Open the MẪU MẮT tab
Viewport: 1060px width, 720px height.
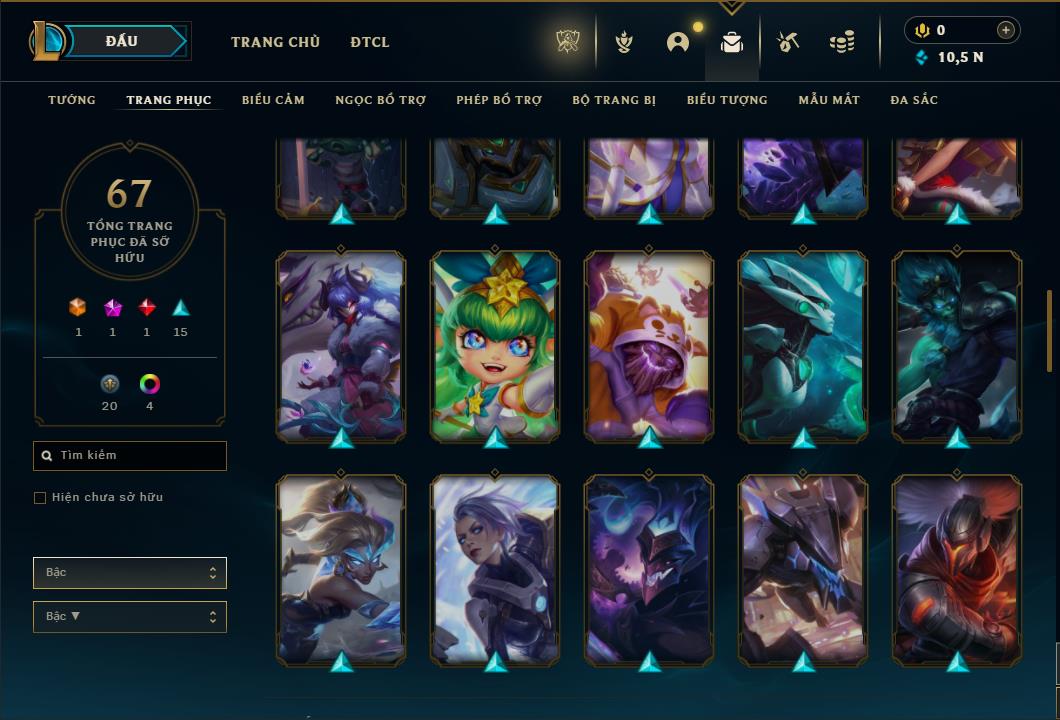tap(829, 100)
